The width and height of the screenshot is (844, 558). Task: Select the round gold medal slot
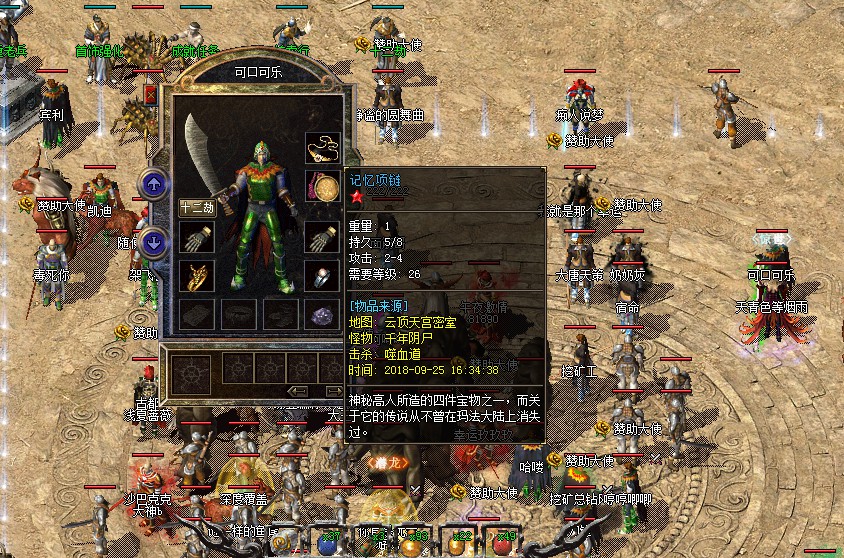tap(322, 187)
